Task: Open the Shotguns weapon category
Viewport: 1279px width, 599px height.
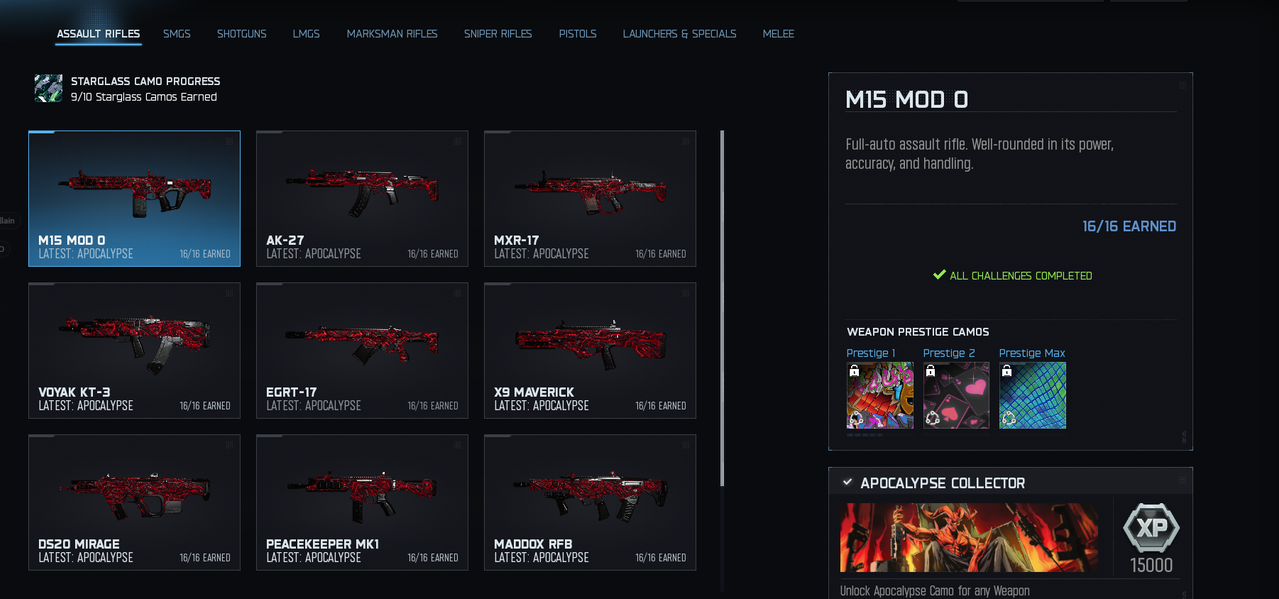Action: tap(242, 34)
